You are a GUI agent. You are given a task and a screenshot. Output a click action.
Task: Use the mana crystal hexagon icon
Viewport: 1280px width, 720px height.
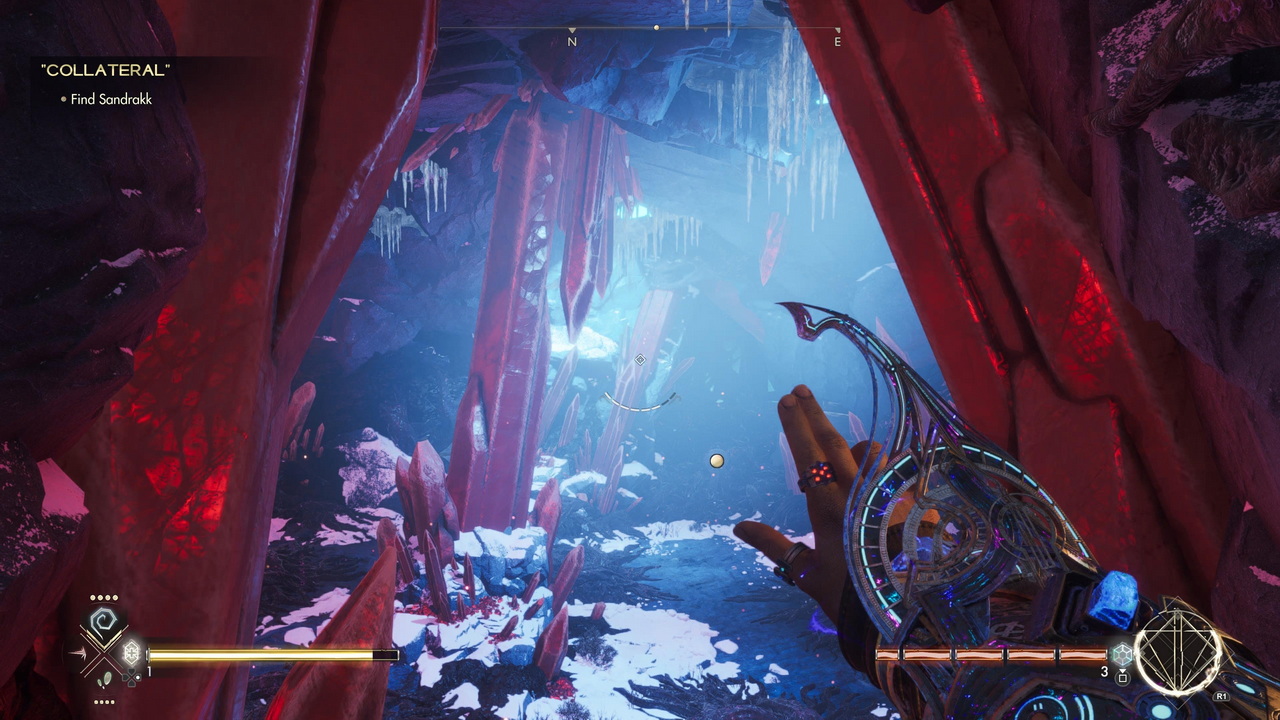click(x=1122, y=654)
